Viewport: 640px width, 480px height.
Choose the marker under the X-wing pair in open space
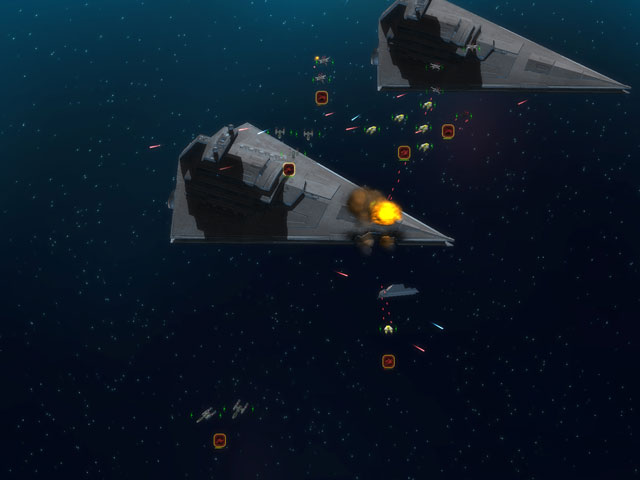220,440
